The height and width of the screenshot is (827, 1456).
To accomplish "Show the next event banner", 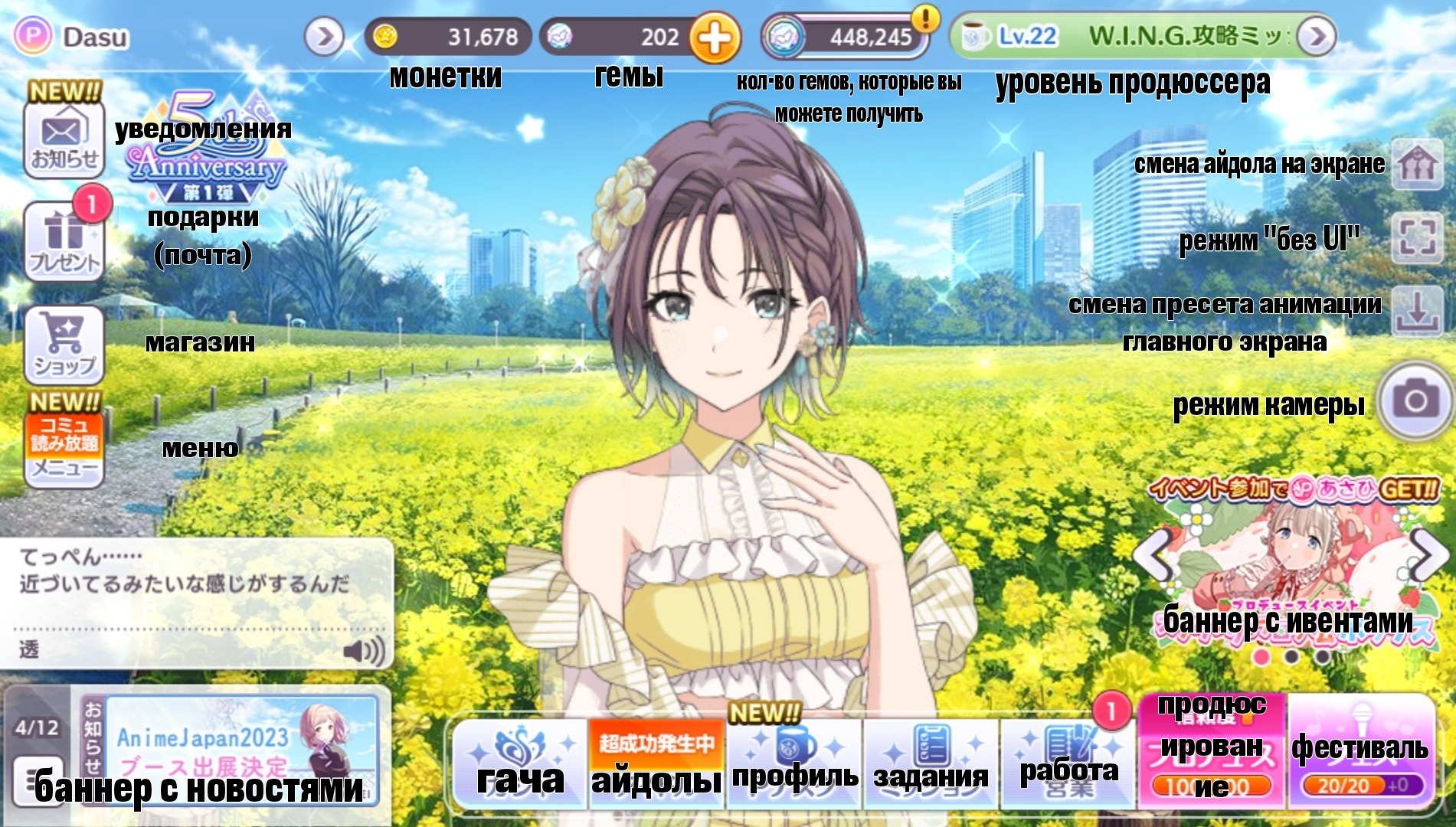I will pyautogui.click(x=1426, y=555).
